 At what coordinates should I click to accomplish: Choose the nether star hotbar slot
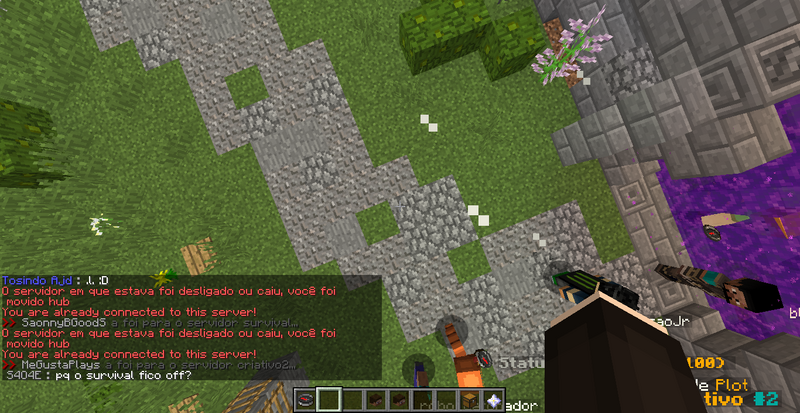[493, 401]
